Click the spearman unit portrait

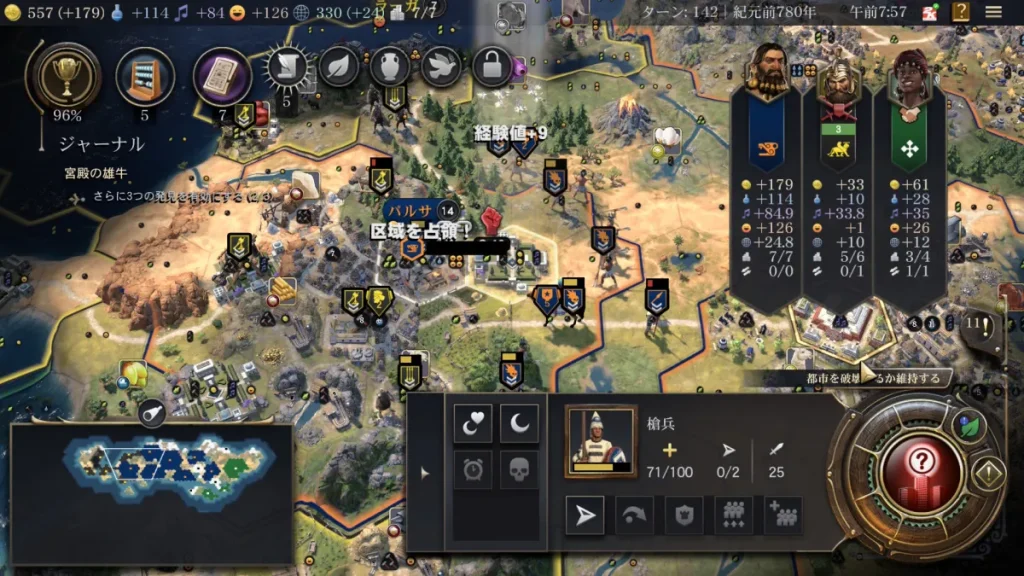[x=600, y=440]
